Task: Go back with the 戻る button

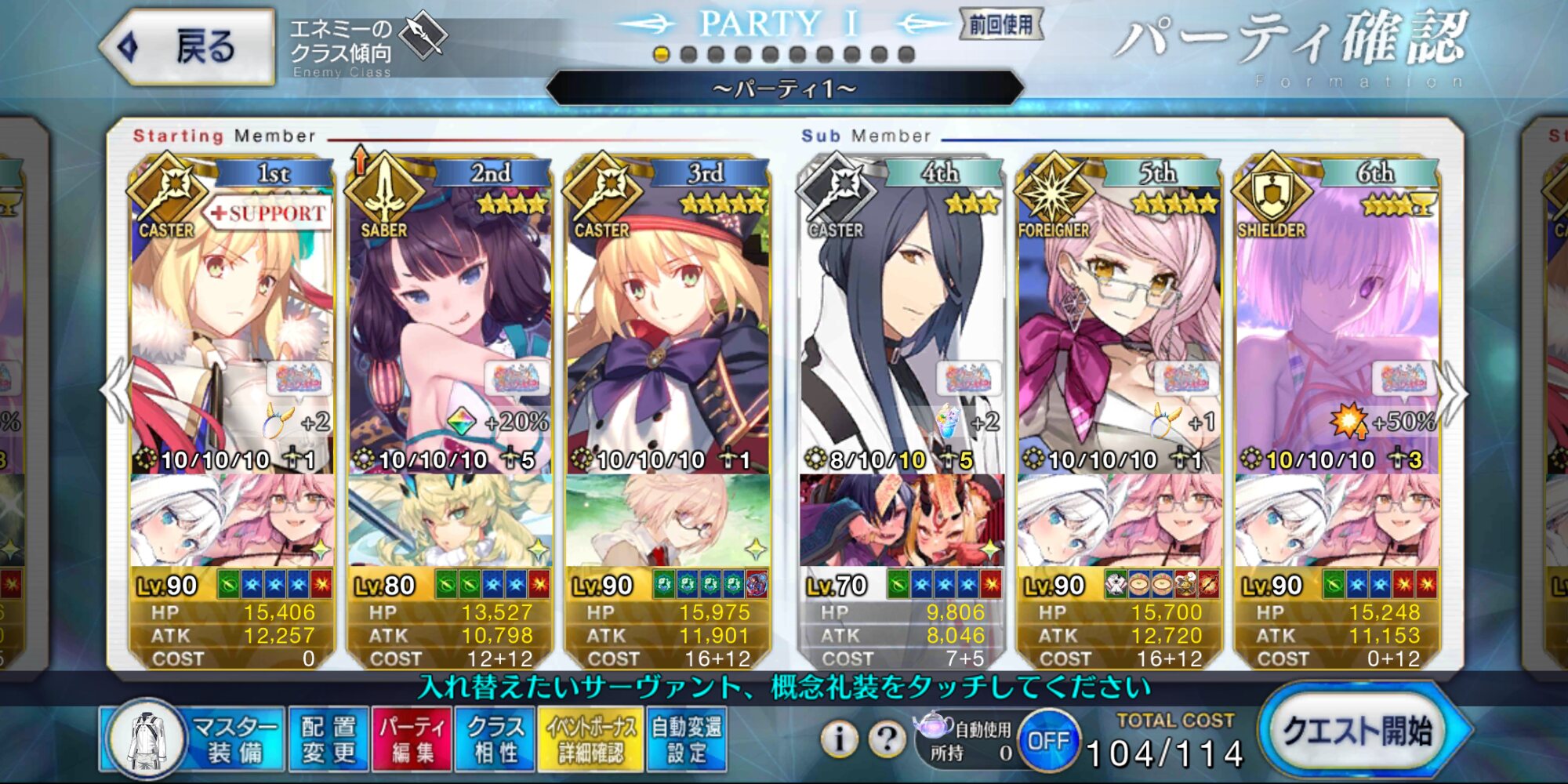Action: point(188,47)
